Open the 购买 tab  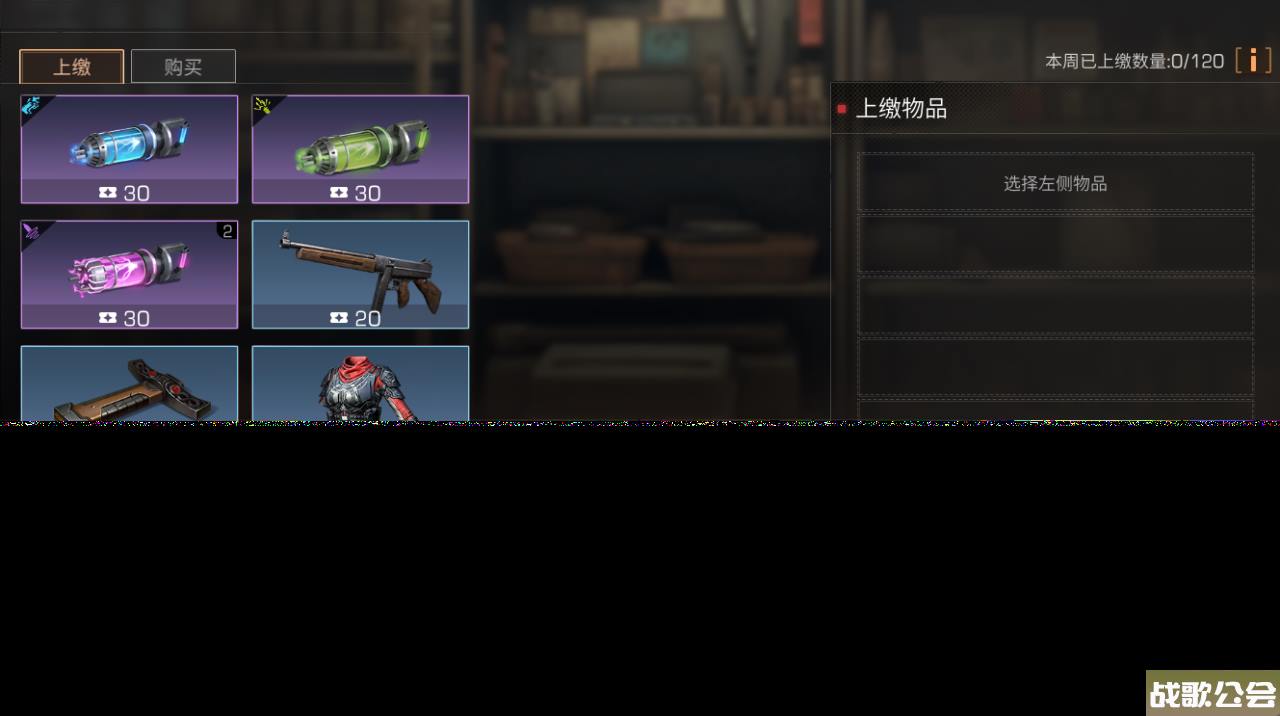click(x=183, y=67)
